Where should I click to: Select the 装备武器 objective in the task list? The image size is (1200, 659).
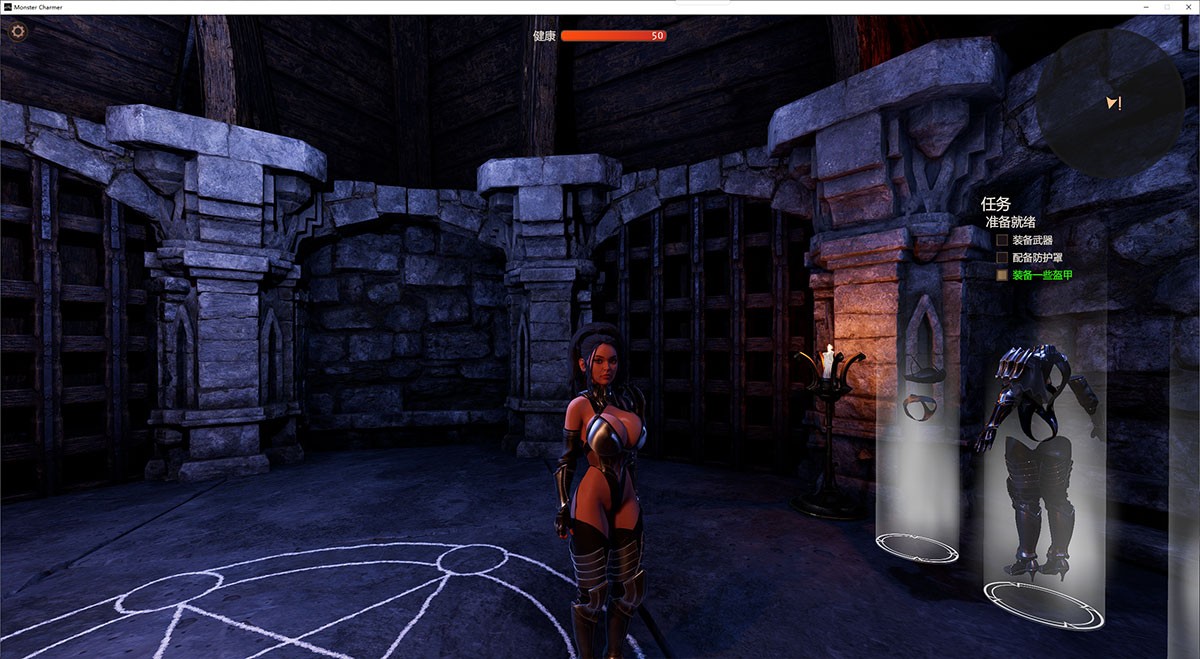(x=1032, y=241)
